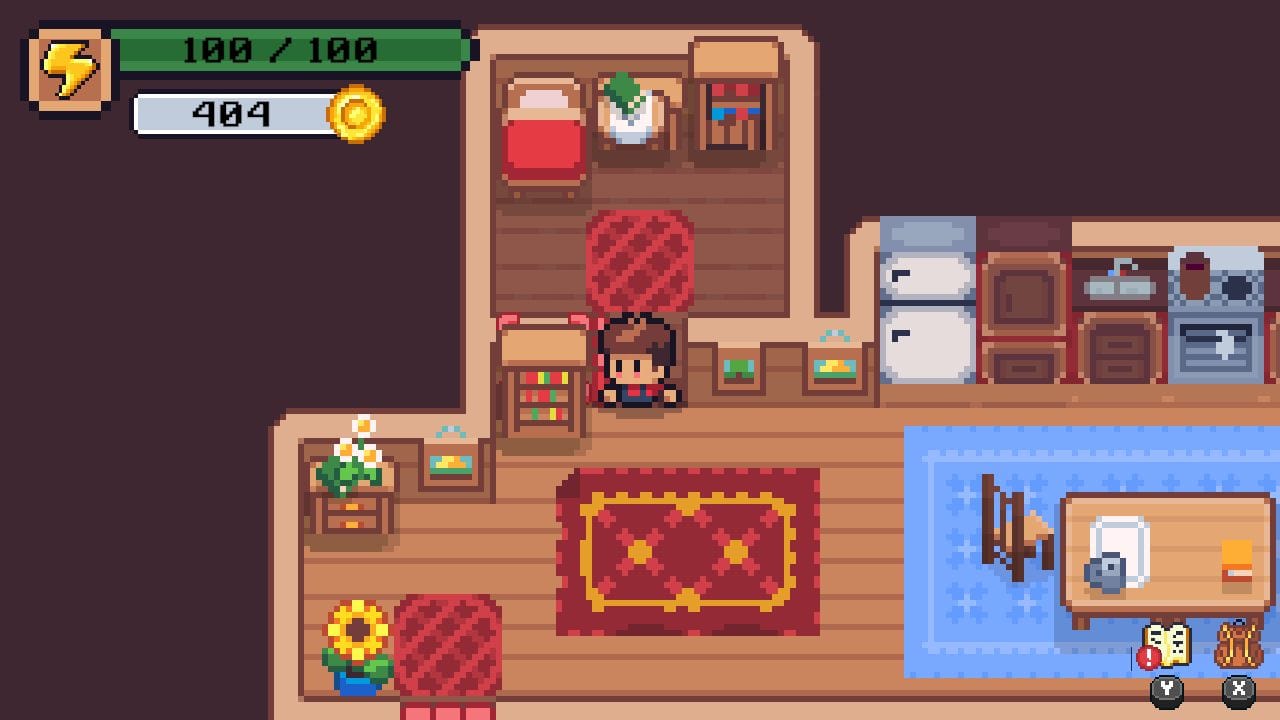Click the refrigerator in the kitchen

pyautogui.click(x=928, y=300)
